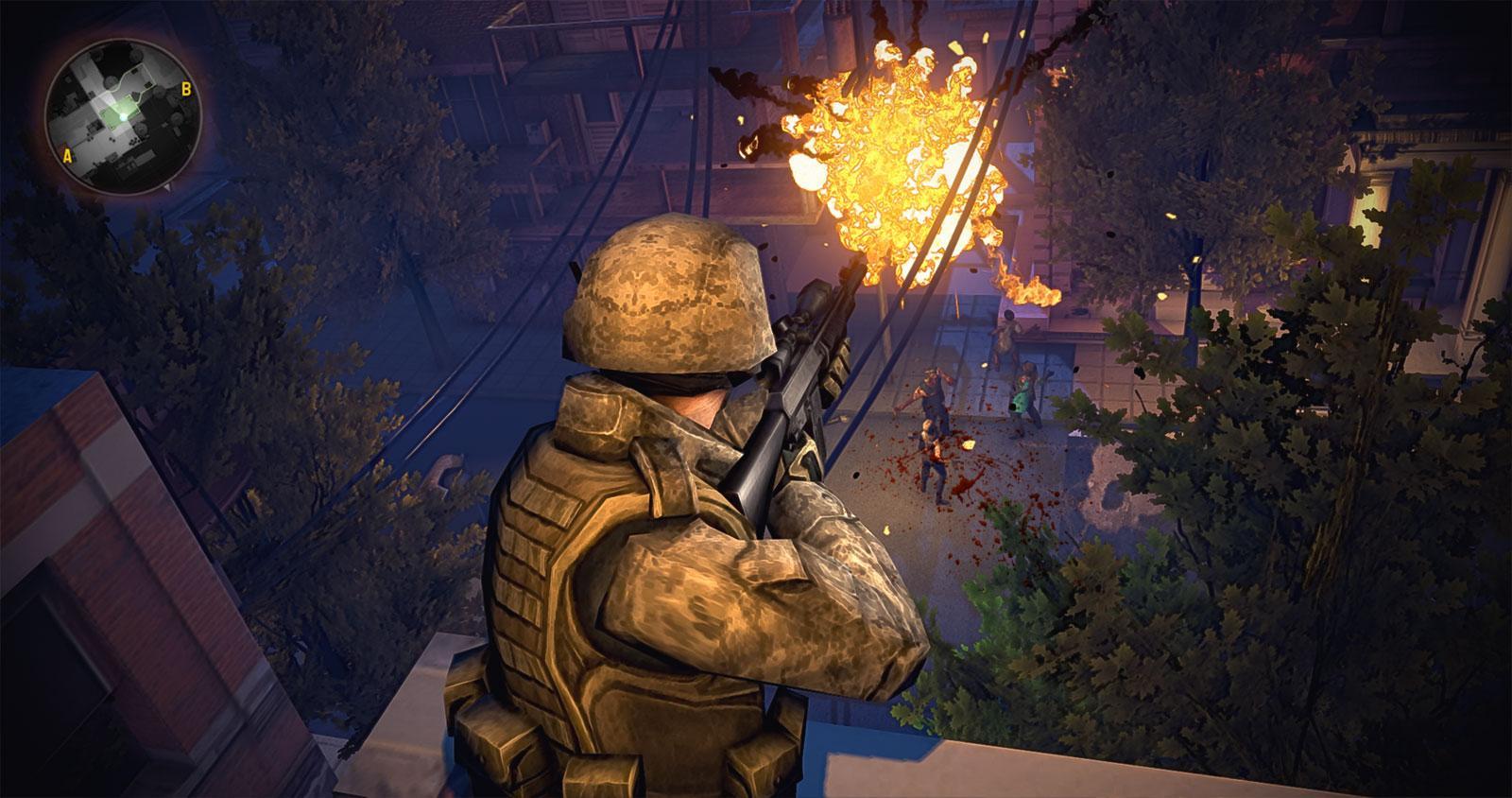The height and width of the screenshot is (798, 1512).
Task: Click the red blood pool on the street
Action: [x=964, y=482]
